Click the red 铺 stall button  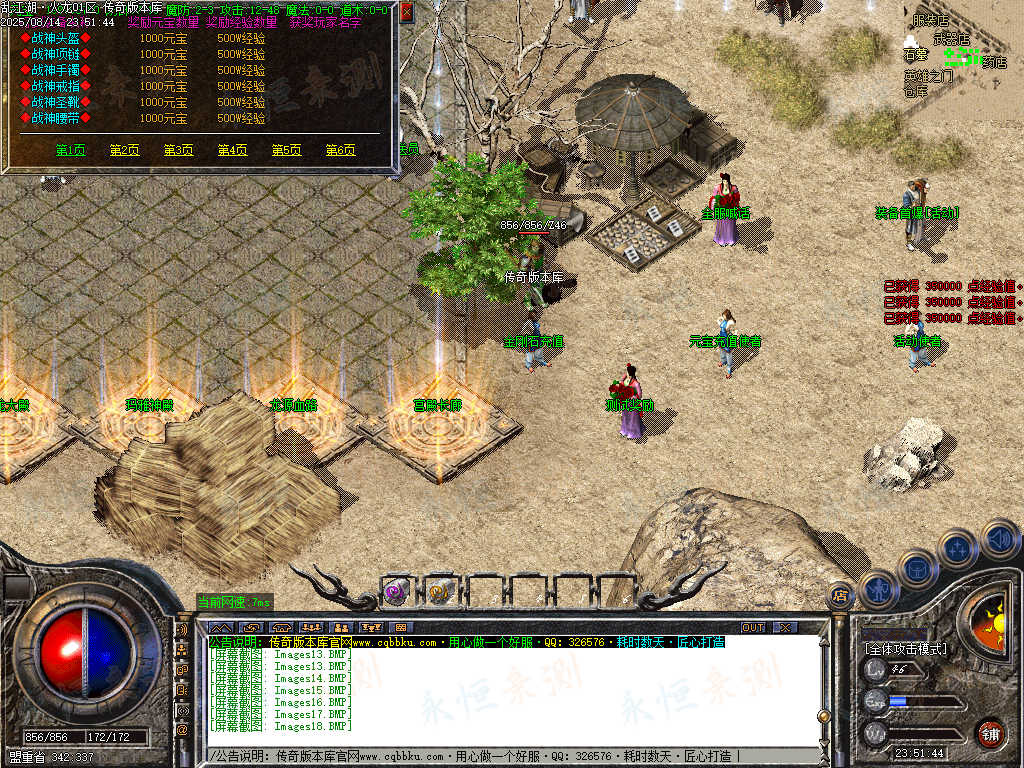[990, 733]
